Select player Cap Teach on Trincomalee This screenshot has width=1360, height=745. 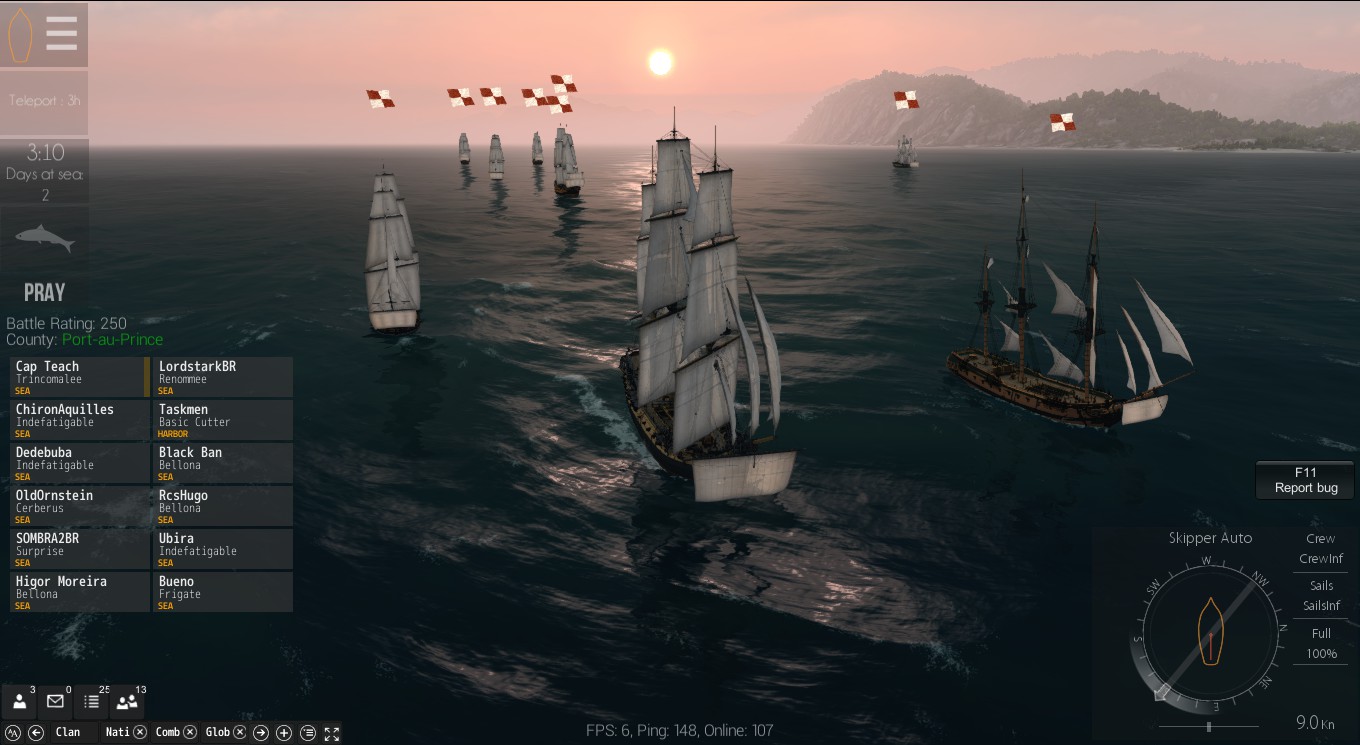75,375
